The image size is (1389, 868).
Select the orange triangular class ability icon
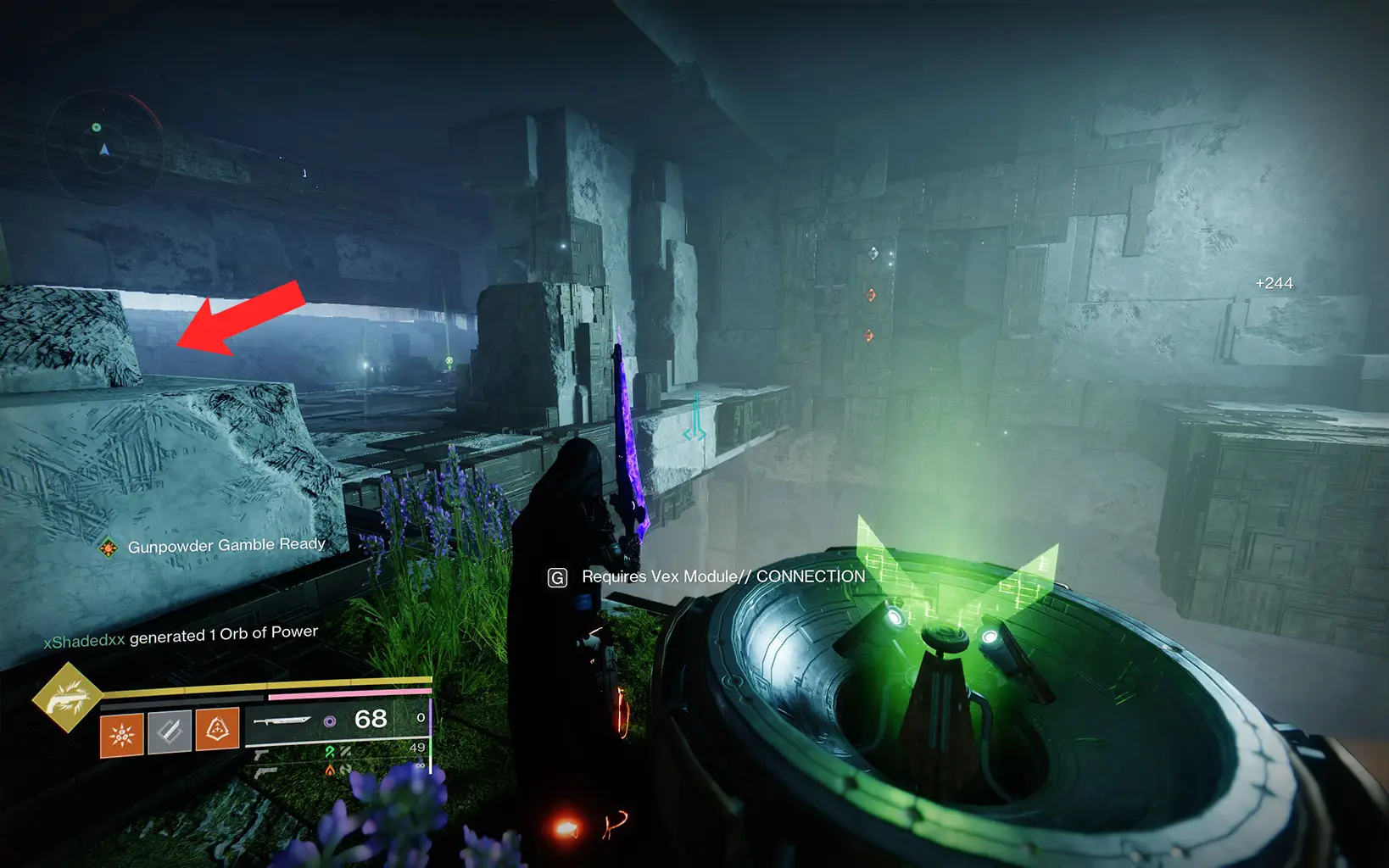click(x=217, y=729)
